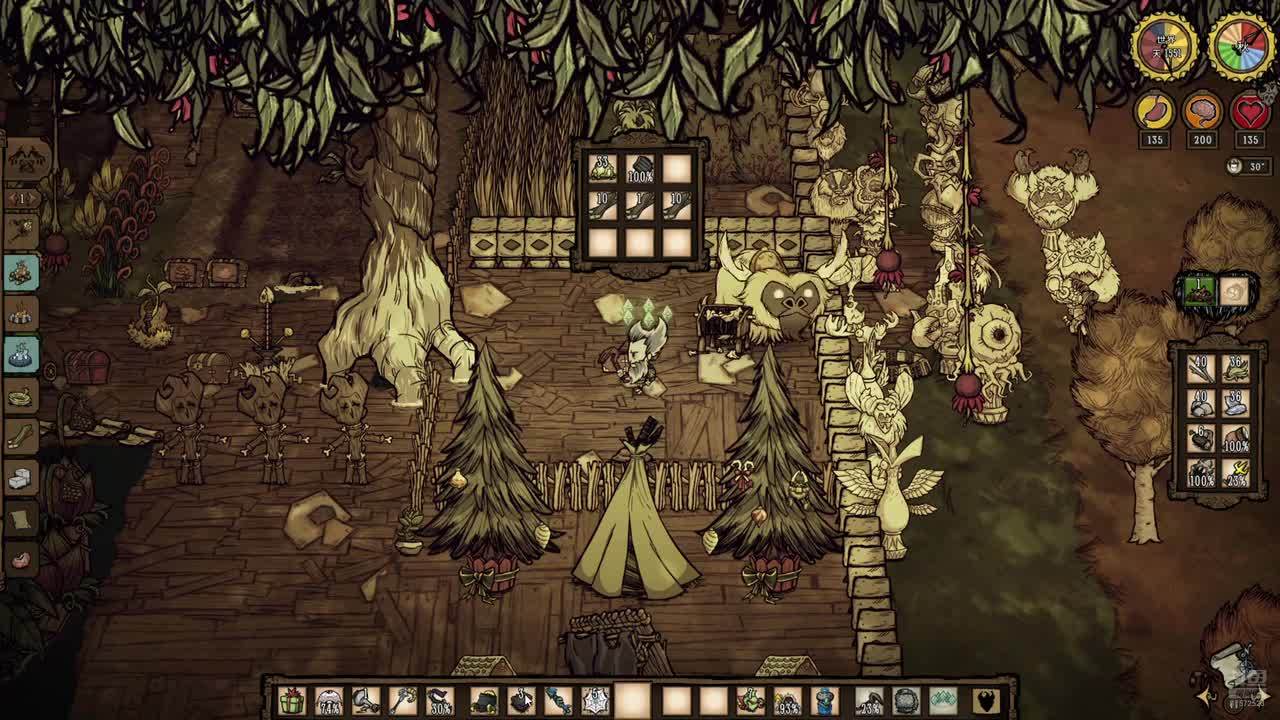This screenshot has width=1280, height=720.
Task: Click the colorful season clock wheel
Action: coord(1241,47)
